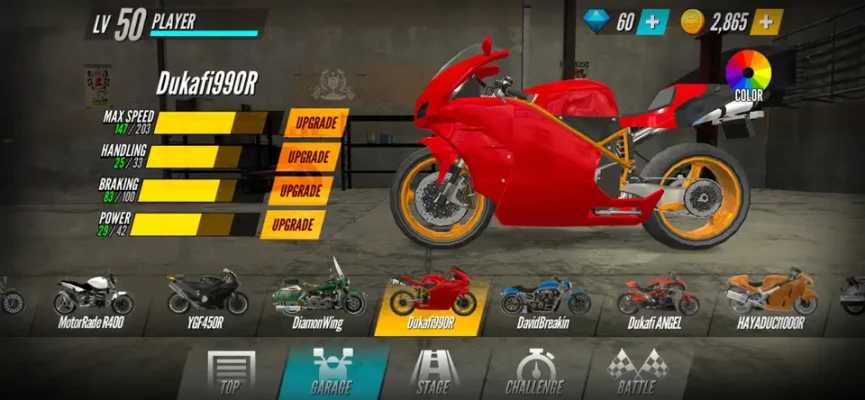865x400 pixels.
Task: Upgrade the Power stat
Action: click(x=294, y=225)
